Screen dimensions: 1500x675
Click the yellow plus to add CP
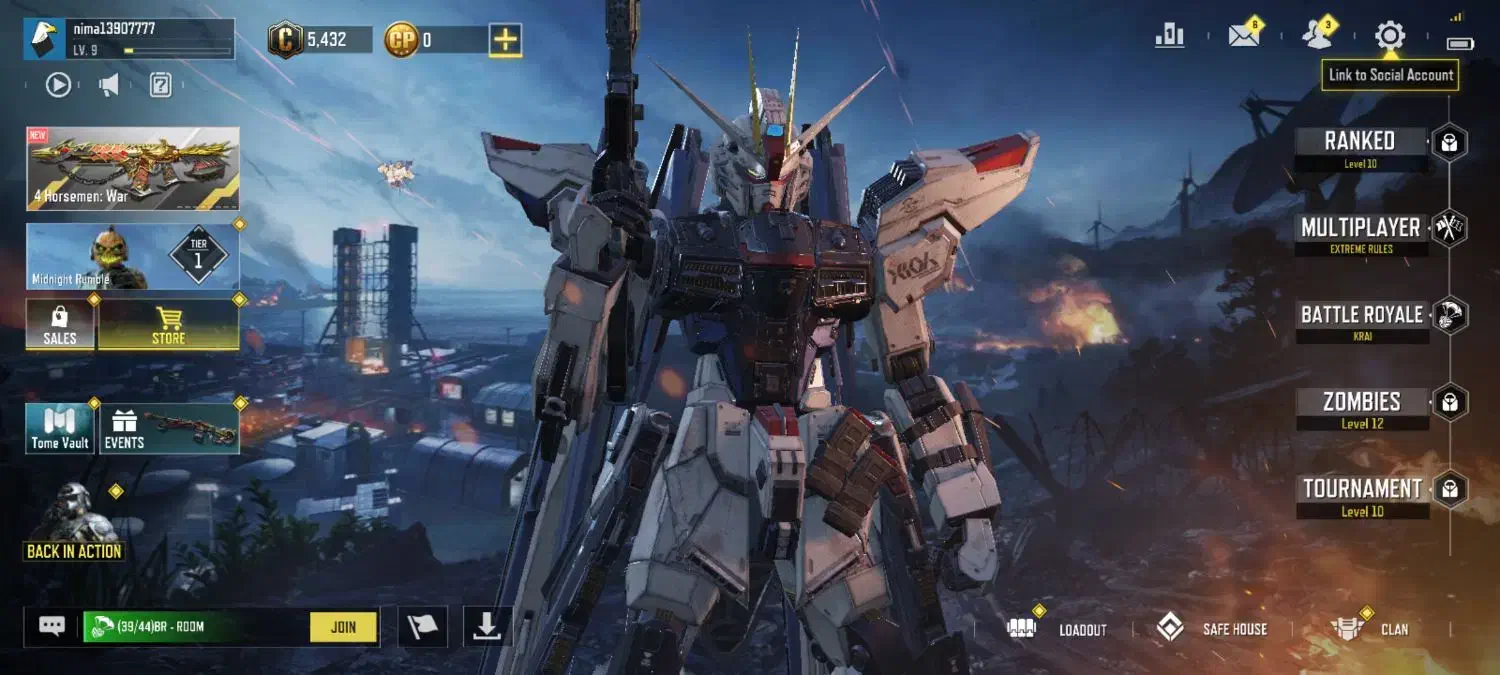pos(505,40)
